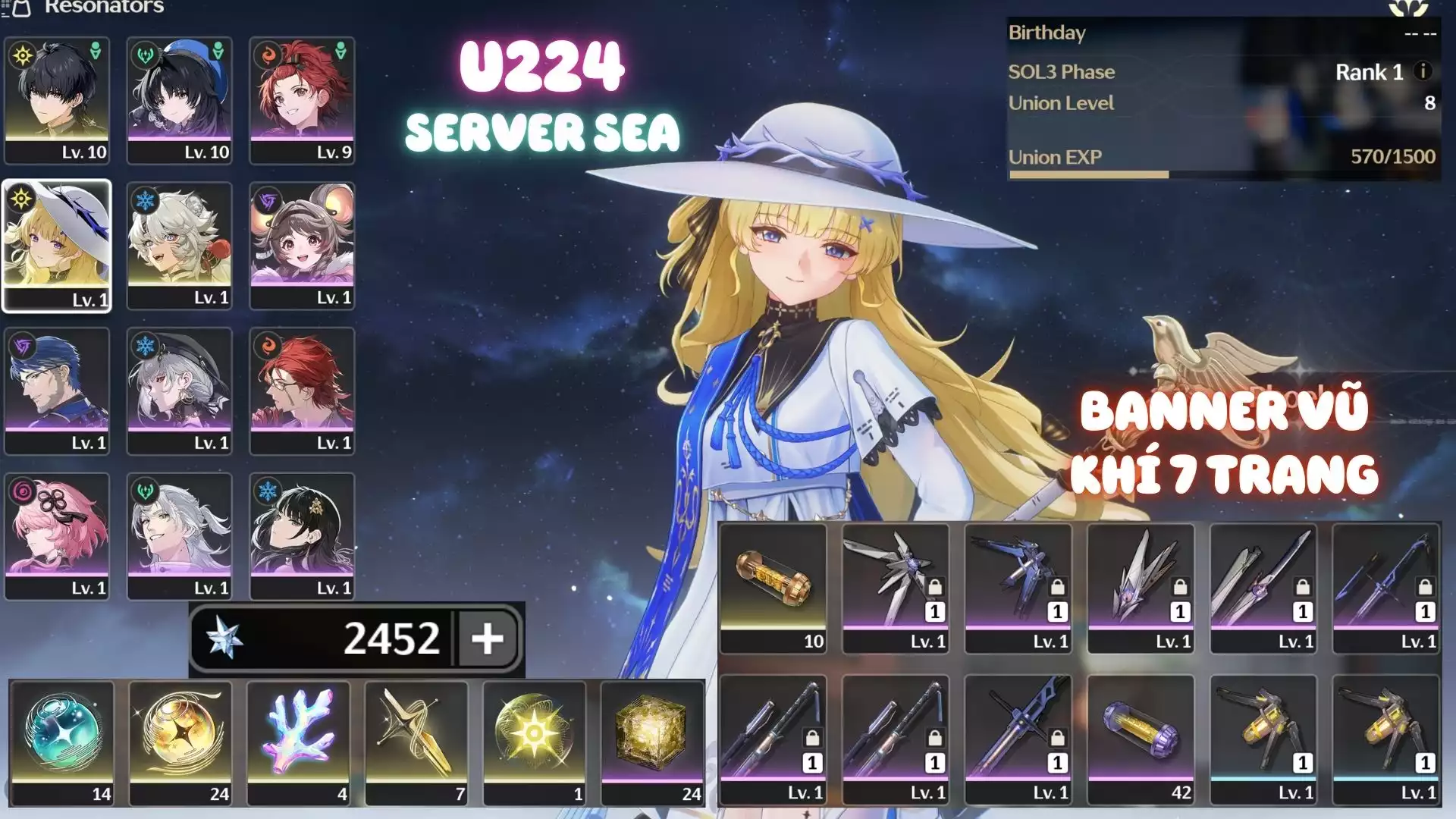Select the blue beret resonator portrait
The image size is (1456, 819).
(180, 99)
